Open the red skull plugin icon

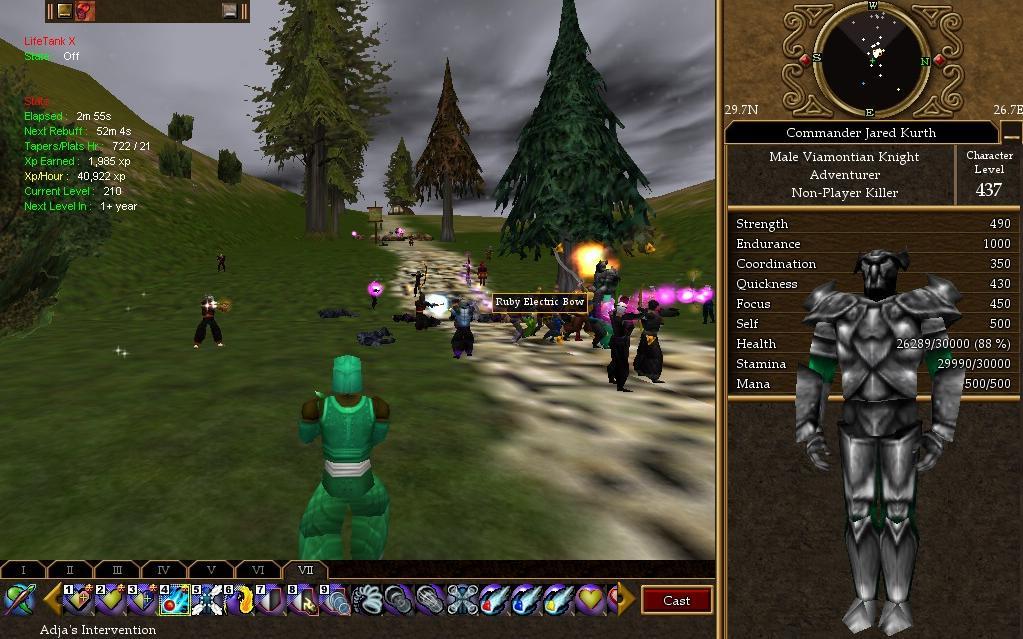pos(85,11)
